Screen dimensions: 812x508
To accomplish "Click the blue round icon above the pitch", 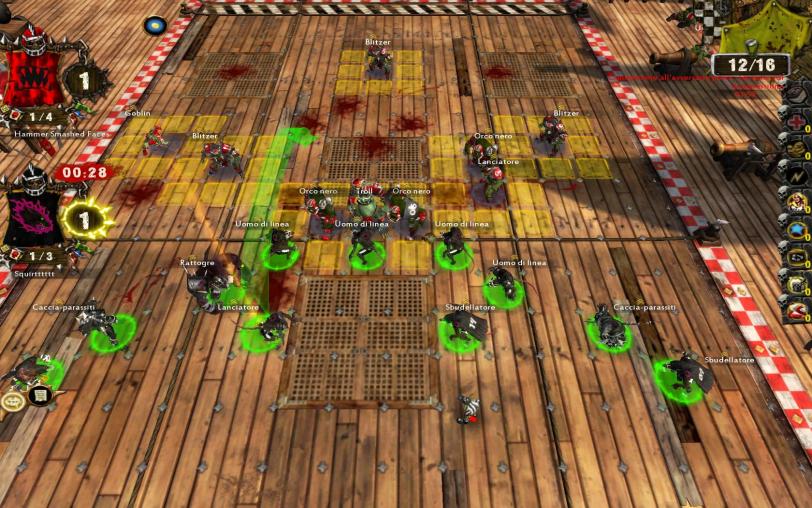I will (x=155, y=25).
